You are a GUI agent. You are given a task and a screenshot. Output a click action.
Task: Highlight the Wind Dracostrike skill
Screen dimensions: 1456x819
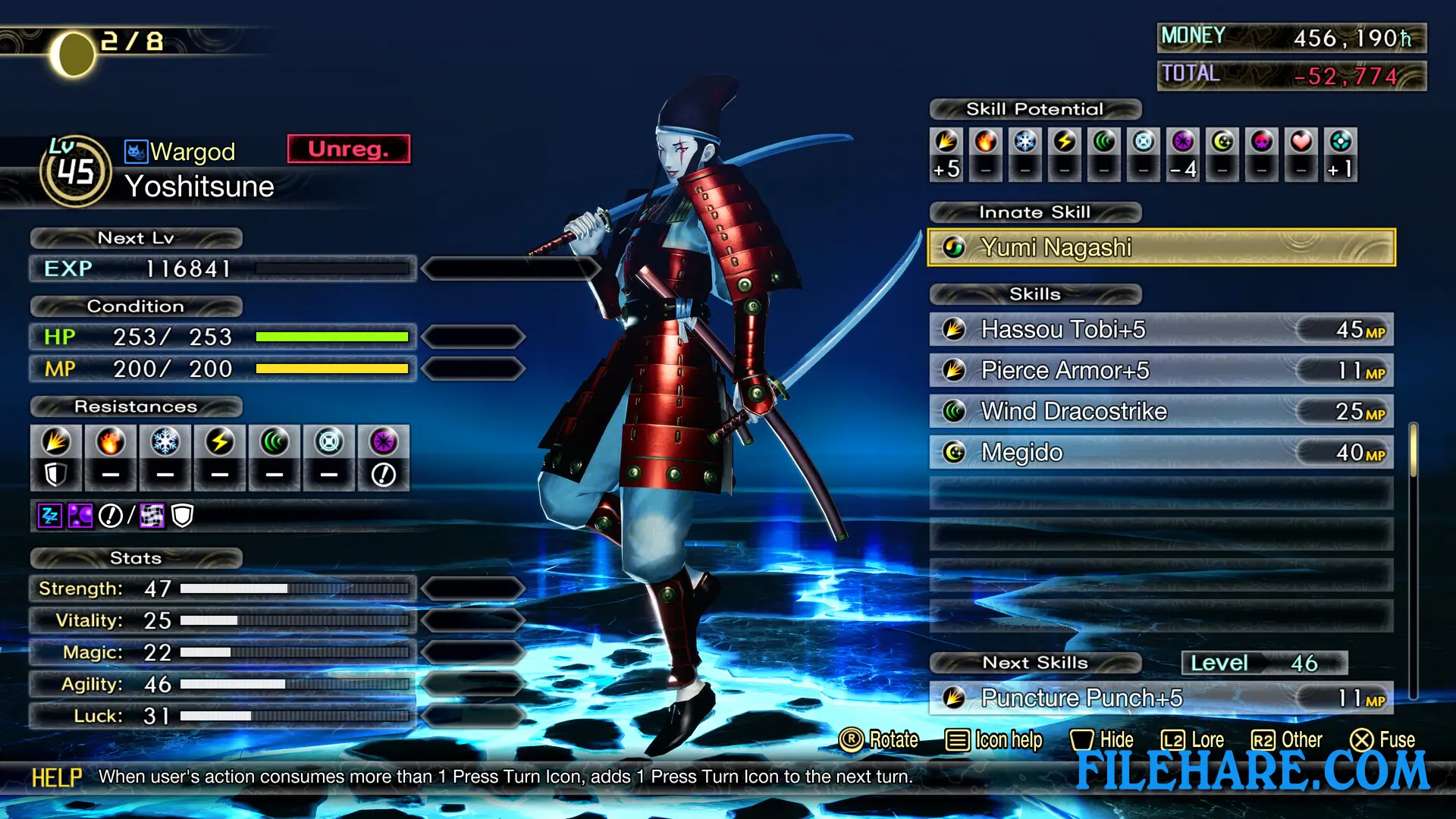(1160, 411)
